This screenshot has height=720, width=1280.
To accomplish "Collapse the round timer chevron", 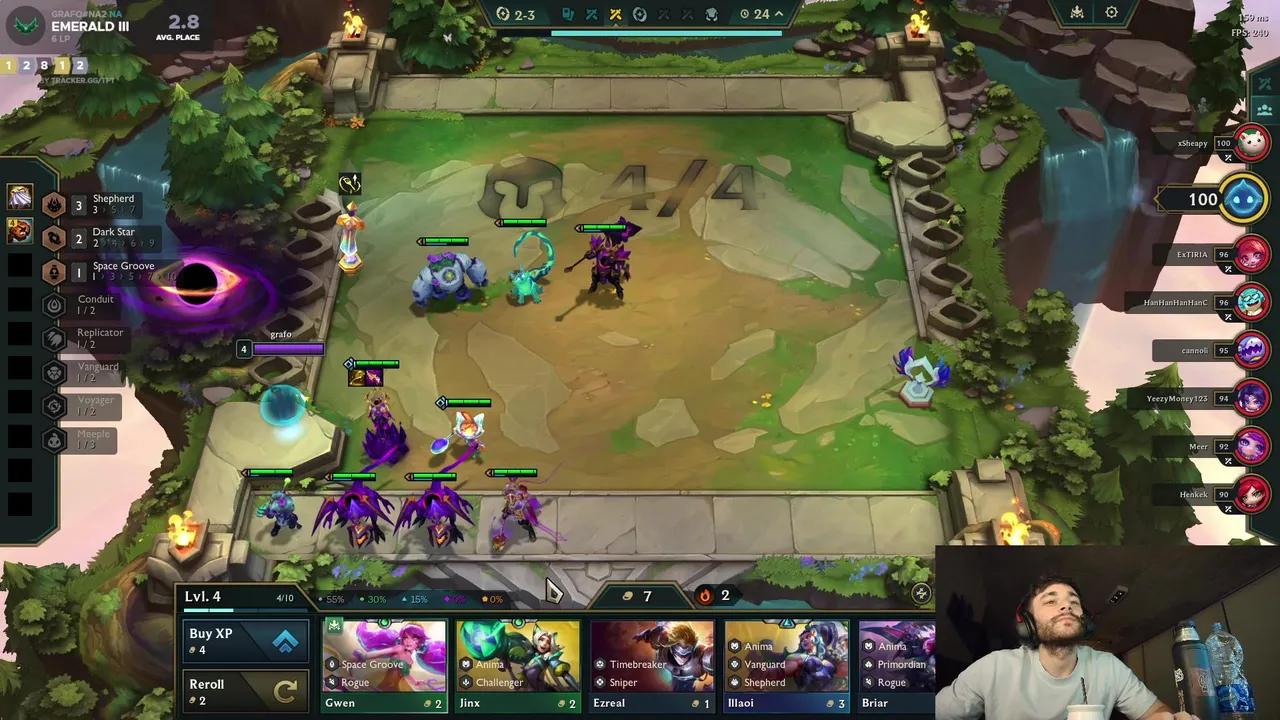I will pos(779,14).
